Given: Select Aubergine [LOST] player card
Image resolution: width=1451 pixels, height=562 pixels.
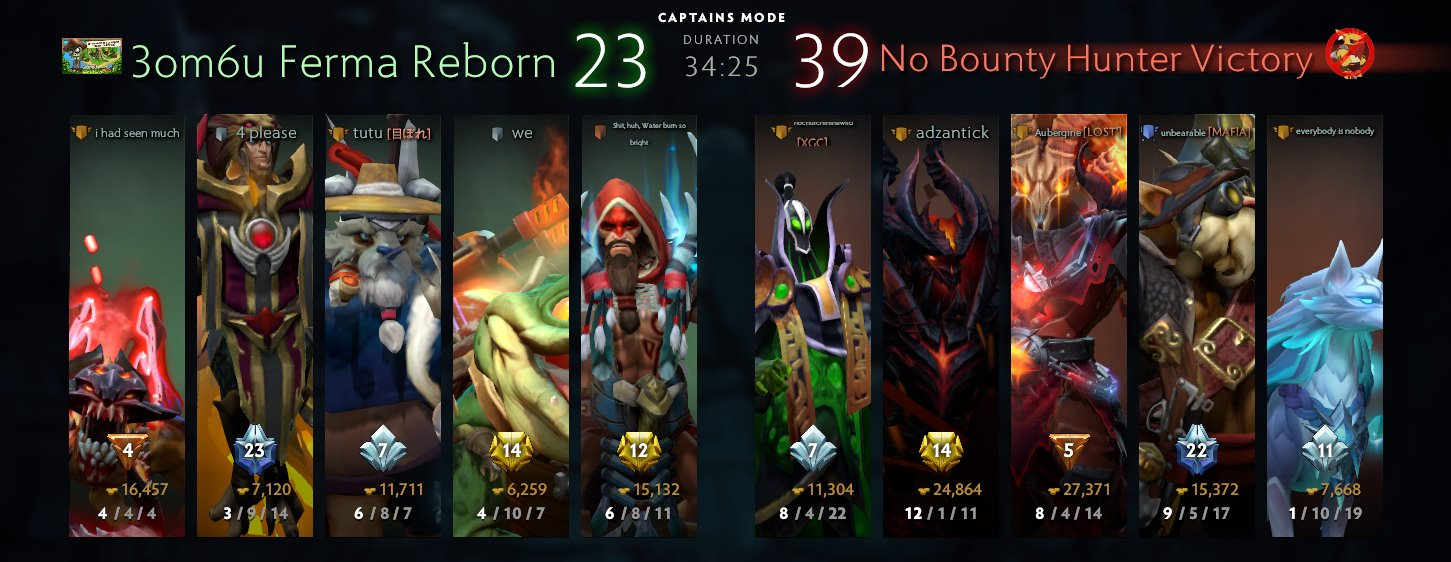Looking at the screenshot, I should (1069, 320).
